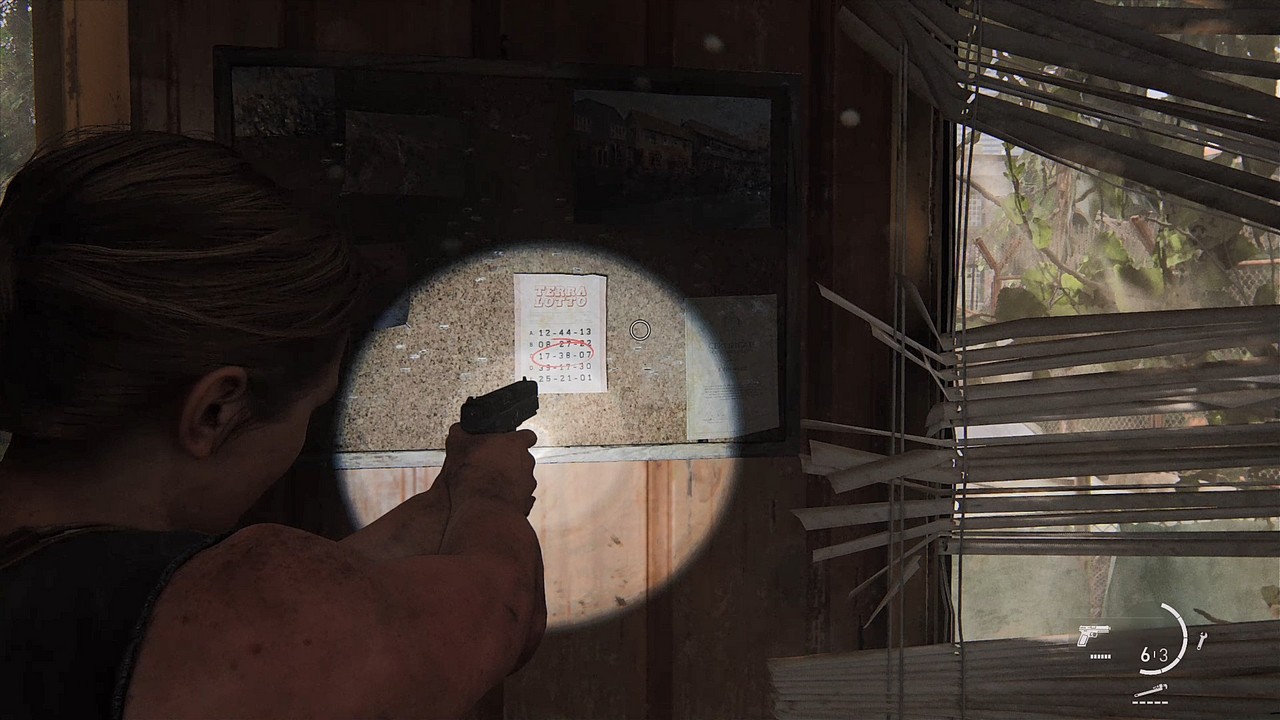This screenshot has width=1280, height=720.
Task: Click the circular aiming reticle on the board
Action: [640, 329]
